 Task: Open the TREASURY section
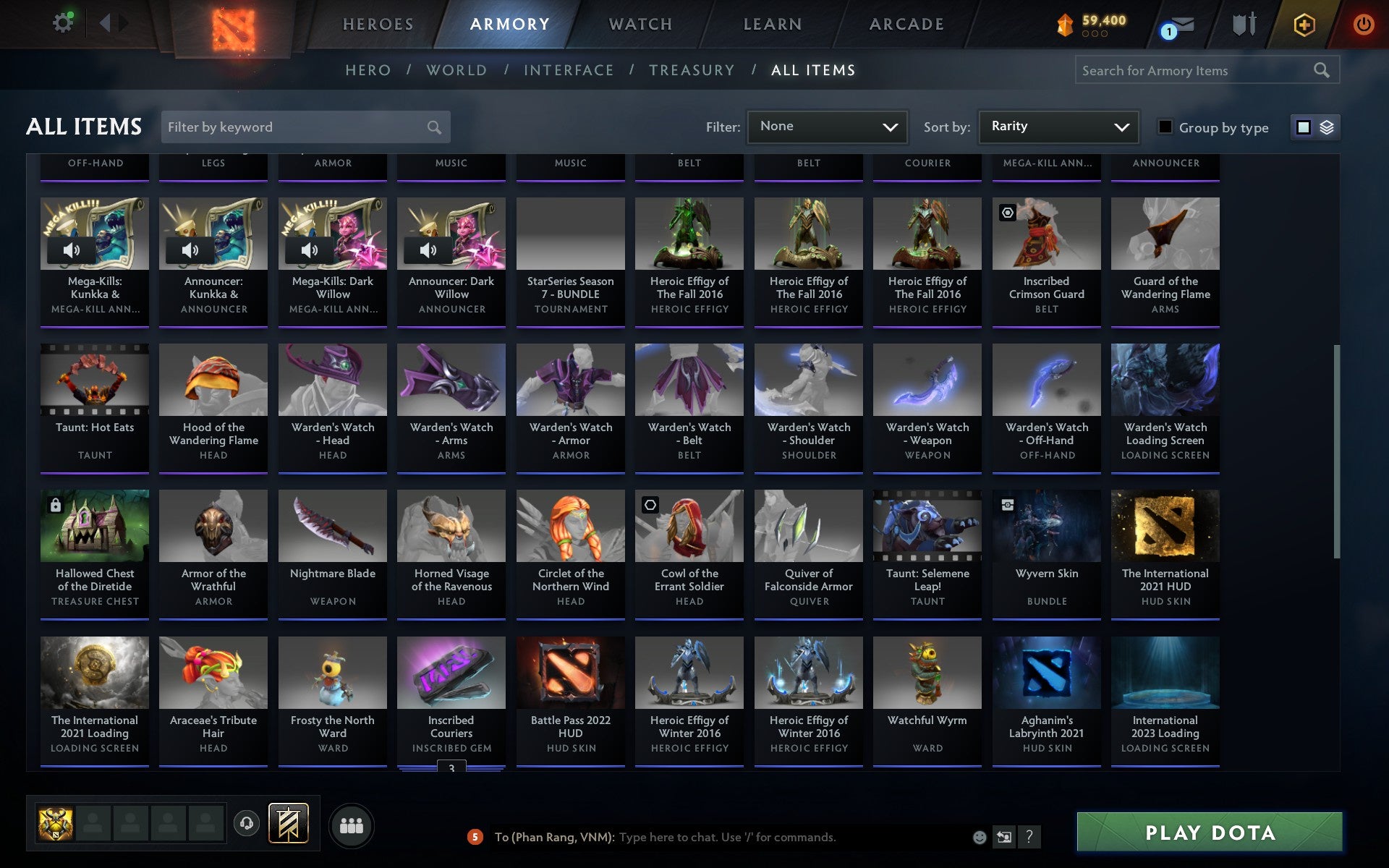pyautogui.click(x=692, y=70)
